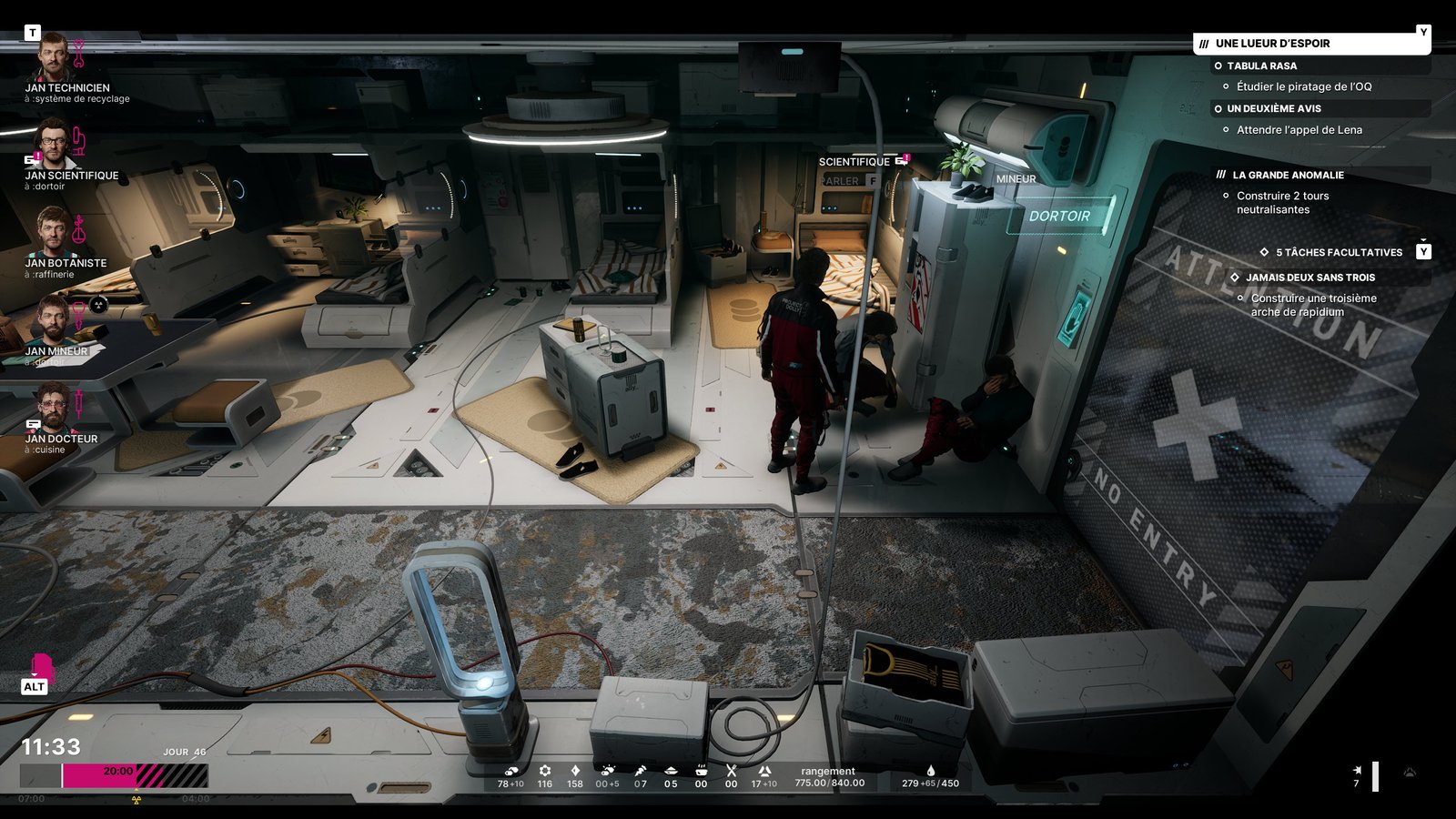The image size is (1456, 819).
Task: Click the Scientifique name tag
Action: point(854,162)
